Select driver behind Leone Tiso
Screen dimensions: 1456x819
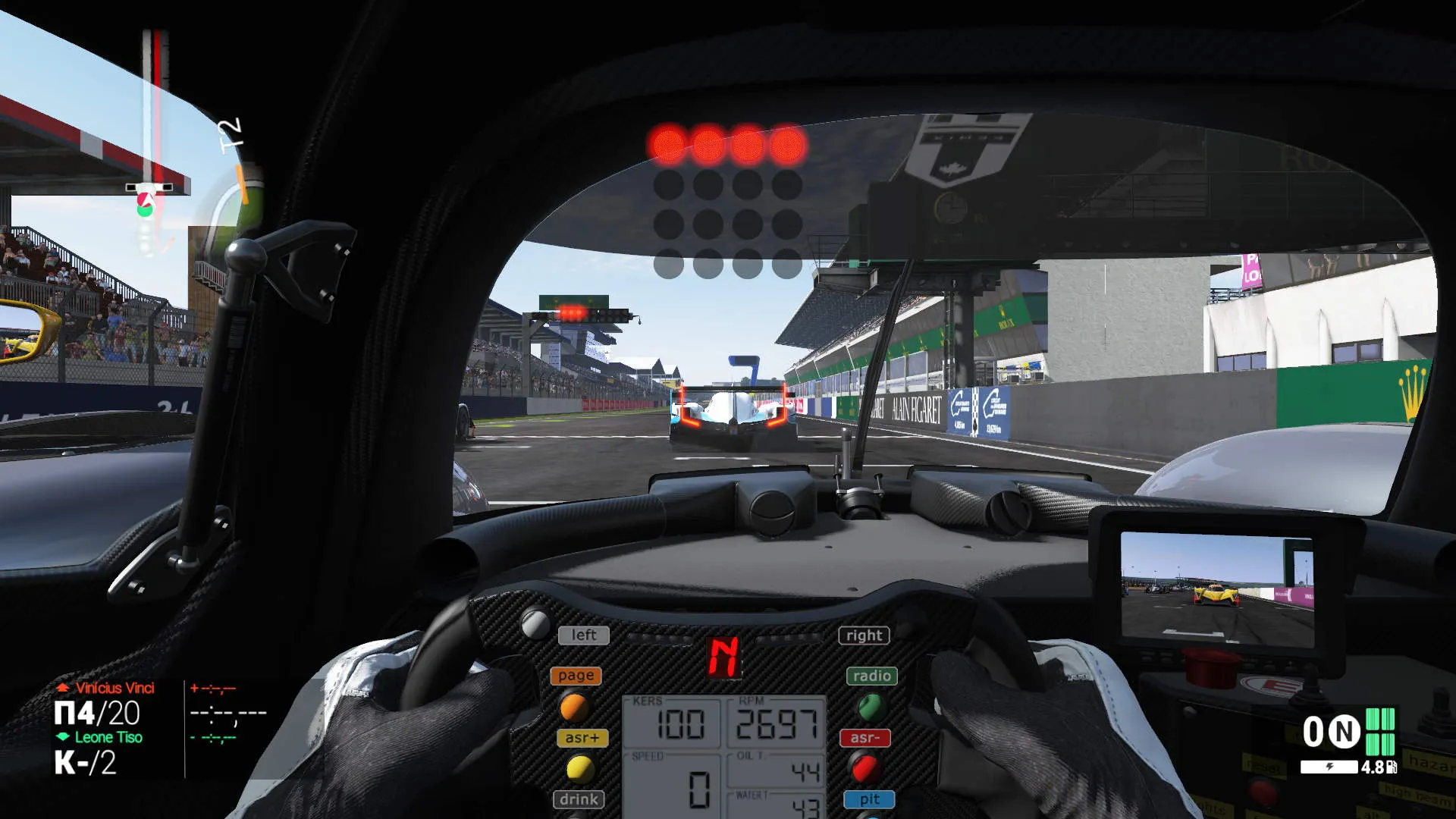click(x=108, y=737)
